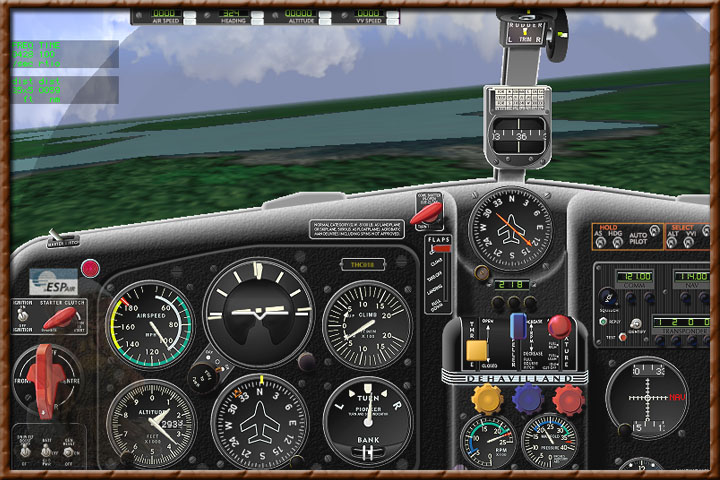
Task: Turn the blue propeller friction knob
Action: (x=528, y=400)
